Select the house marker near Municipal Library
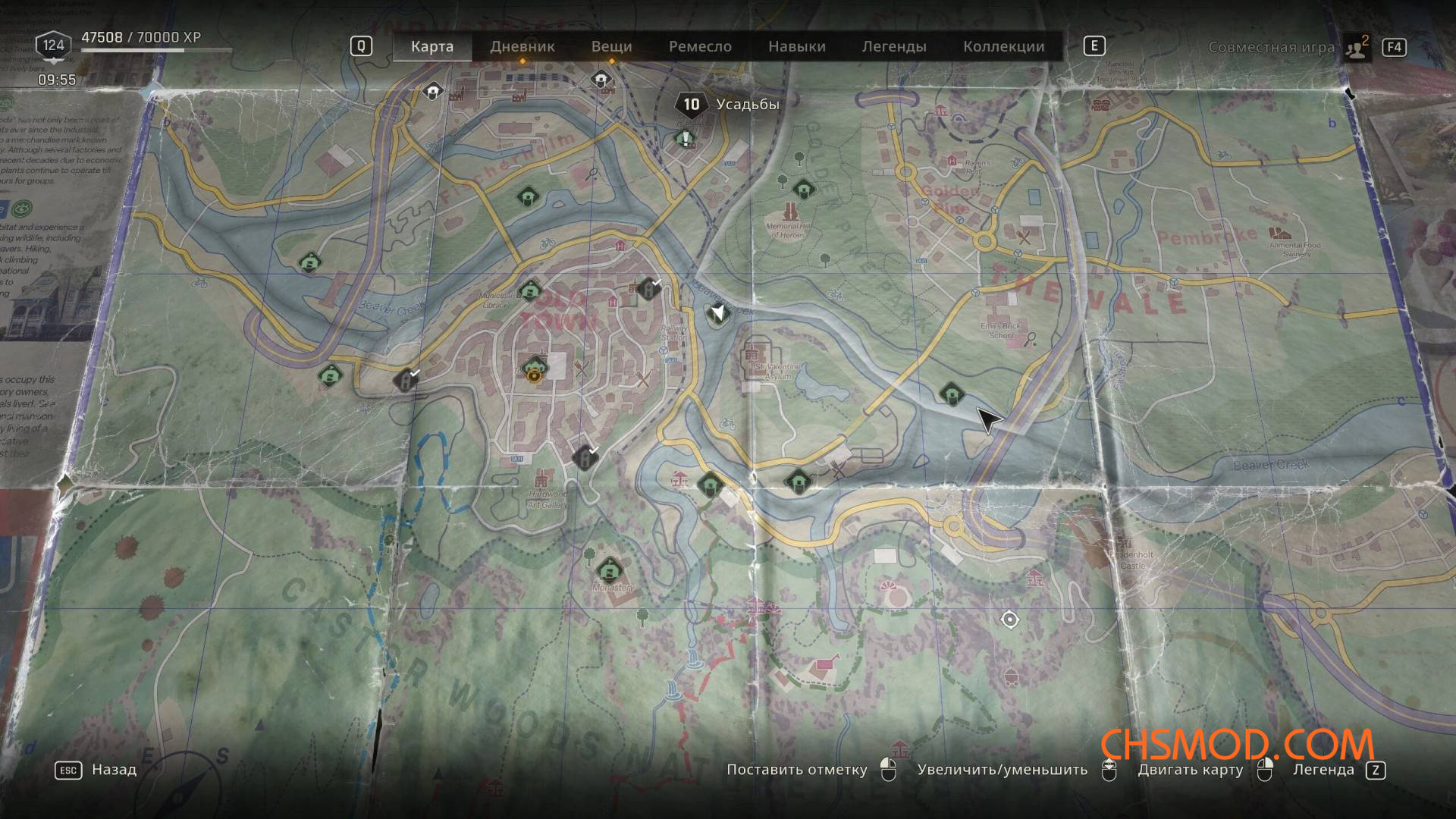The width and height of the screenshot is (1456, 819). click(x=530, y=290)
